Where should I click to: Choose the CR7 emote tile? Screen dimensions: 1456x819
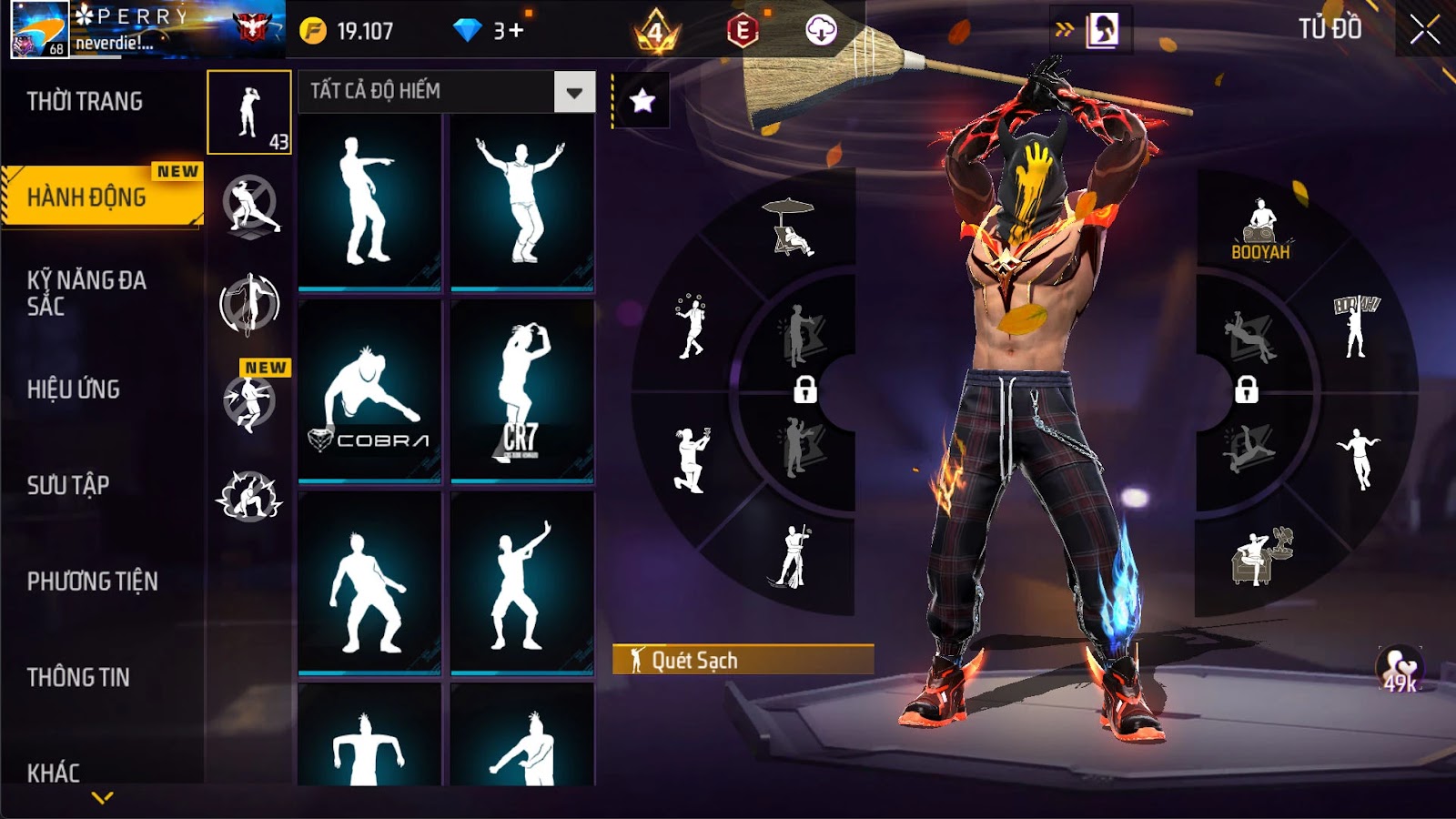coord(522,389)
